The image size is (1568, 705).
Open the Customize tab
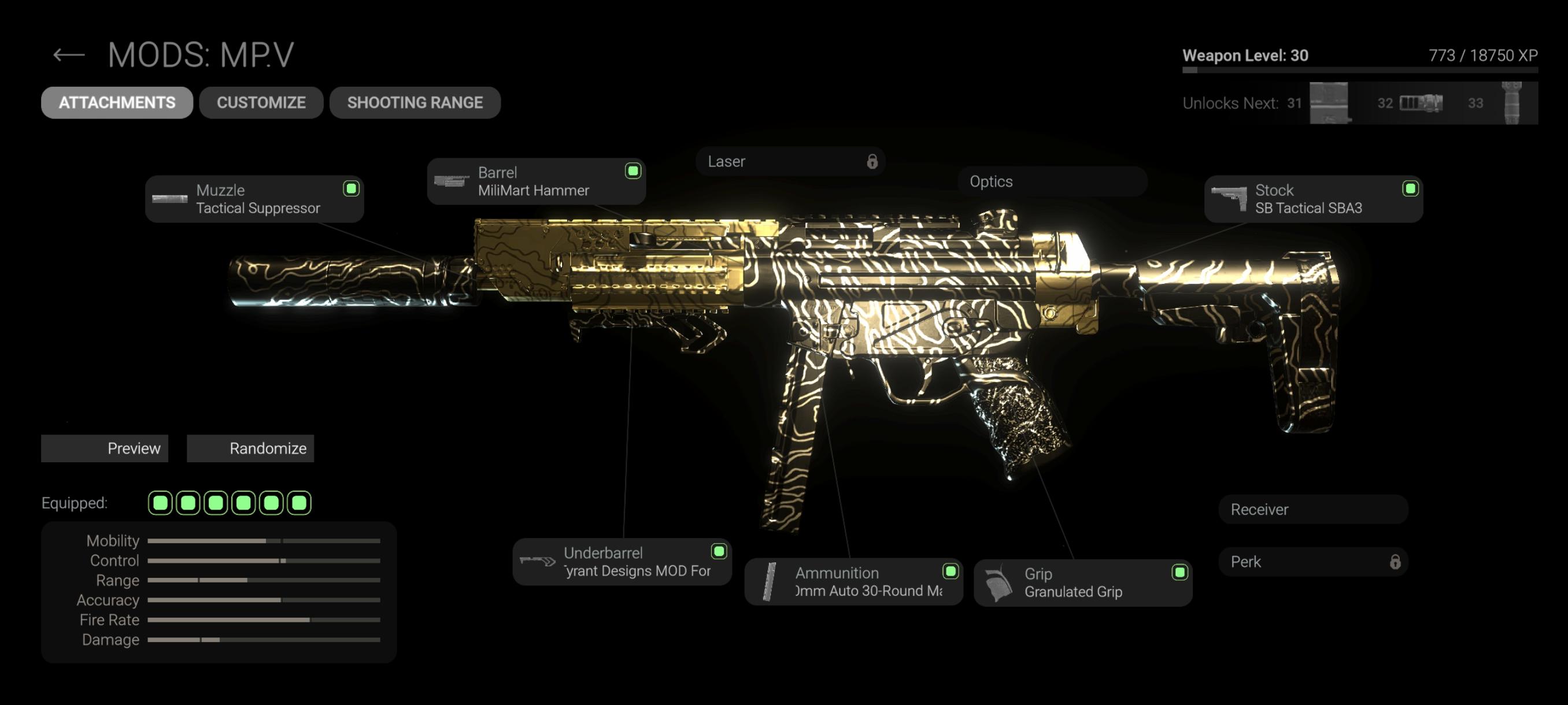tap(261, 102)
